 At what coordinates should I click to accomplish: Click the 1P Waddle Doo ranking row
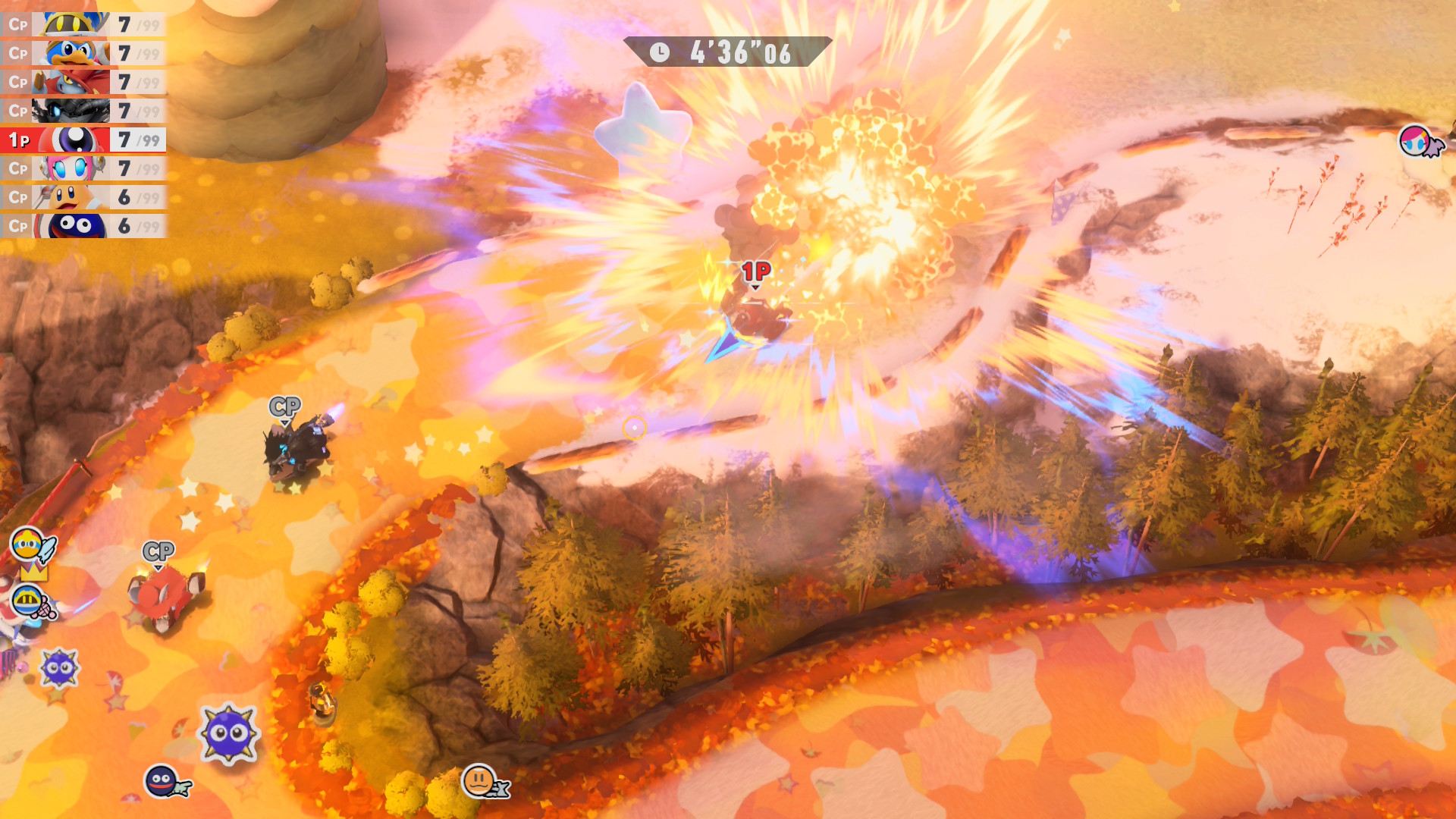[x=83, y=140]
